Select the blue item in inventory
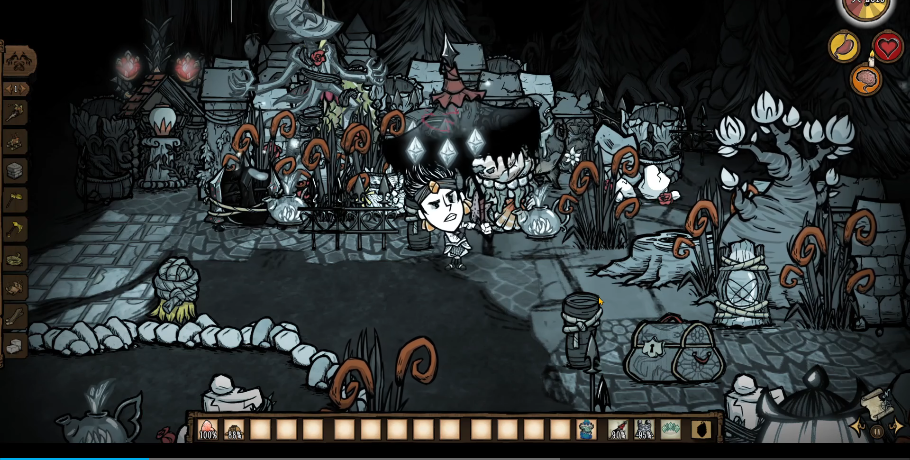 586,430
